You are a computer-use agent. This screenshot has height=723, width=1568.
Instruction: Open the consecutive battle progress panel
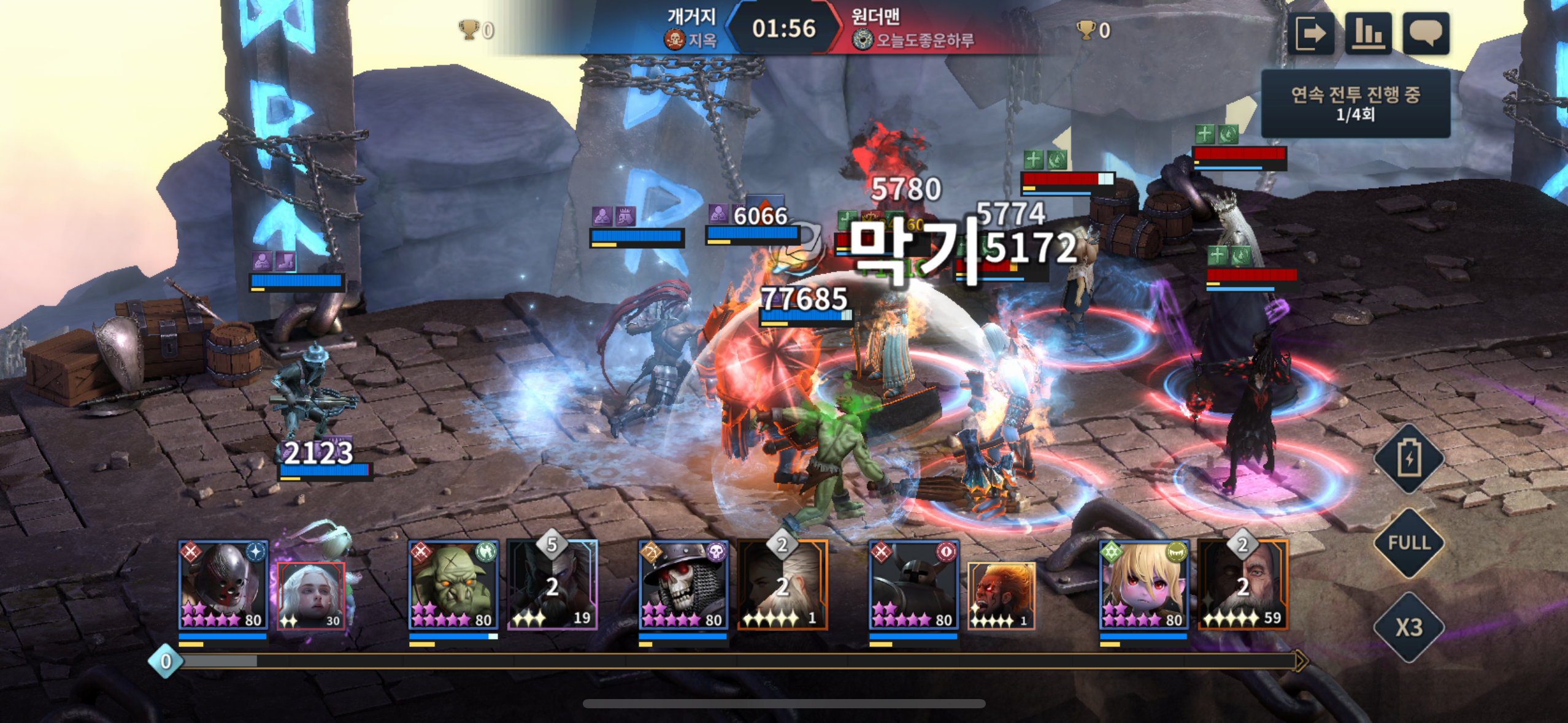(1355, 104)
